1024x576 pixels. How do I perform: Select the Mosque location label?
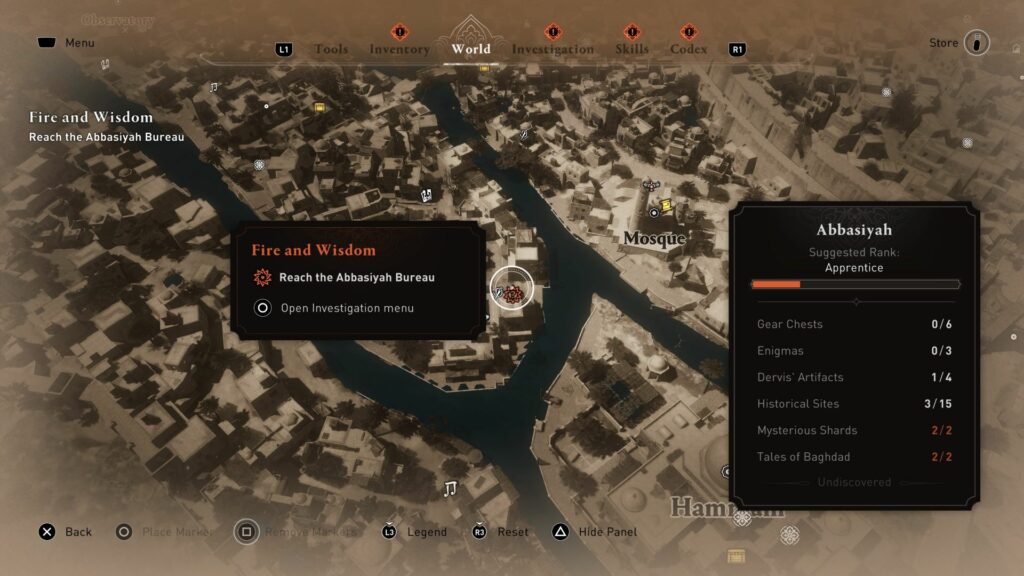point(654,238)
